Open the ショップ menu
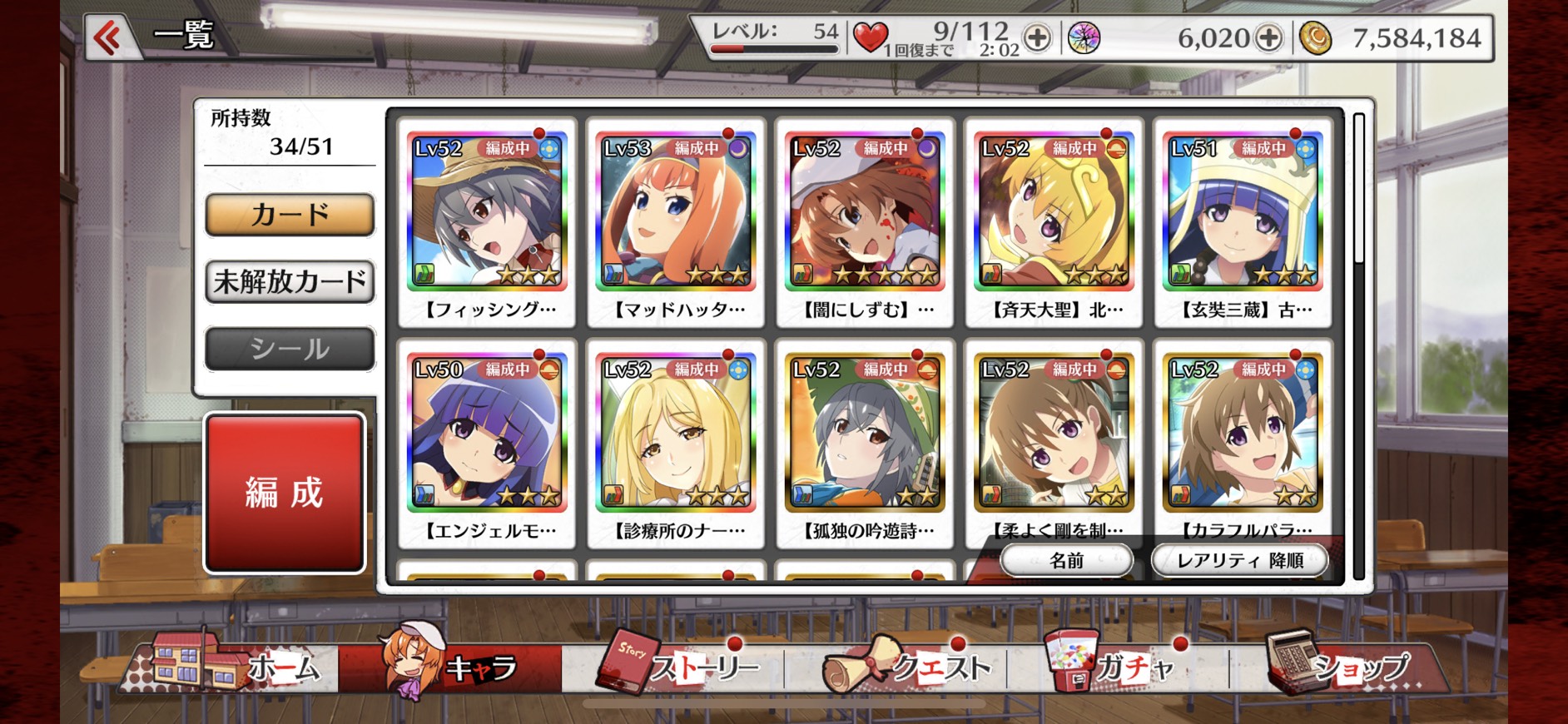This screenshot has height=724, width=1568. tap(1340, 666)
